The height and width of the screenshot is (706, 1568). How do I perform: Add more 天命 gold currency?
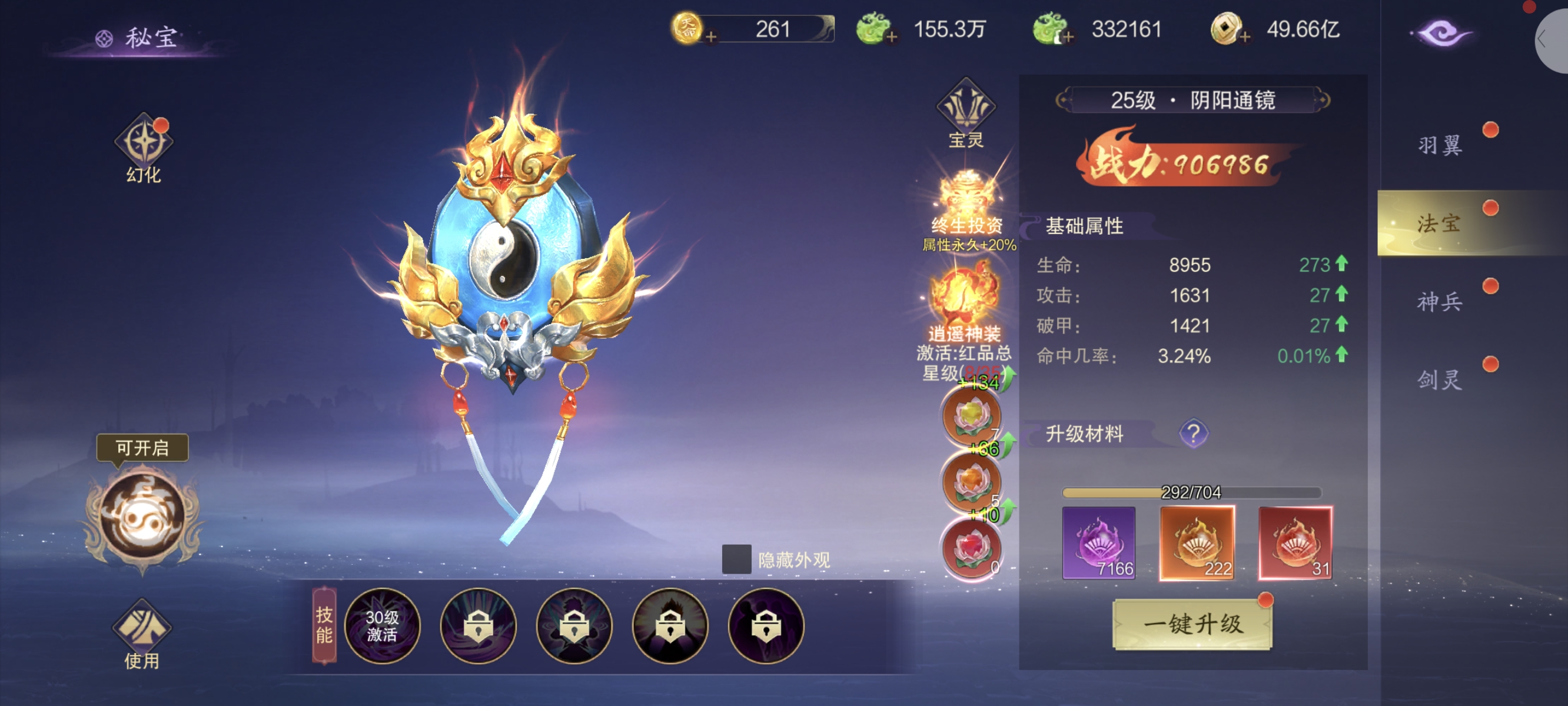[x=710, y=37]
